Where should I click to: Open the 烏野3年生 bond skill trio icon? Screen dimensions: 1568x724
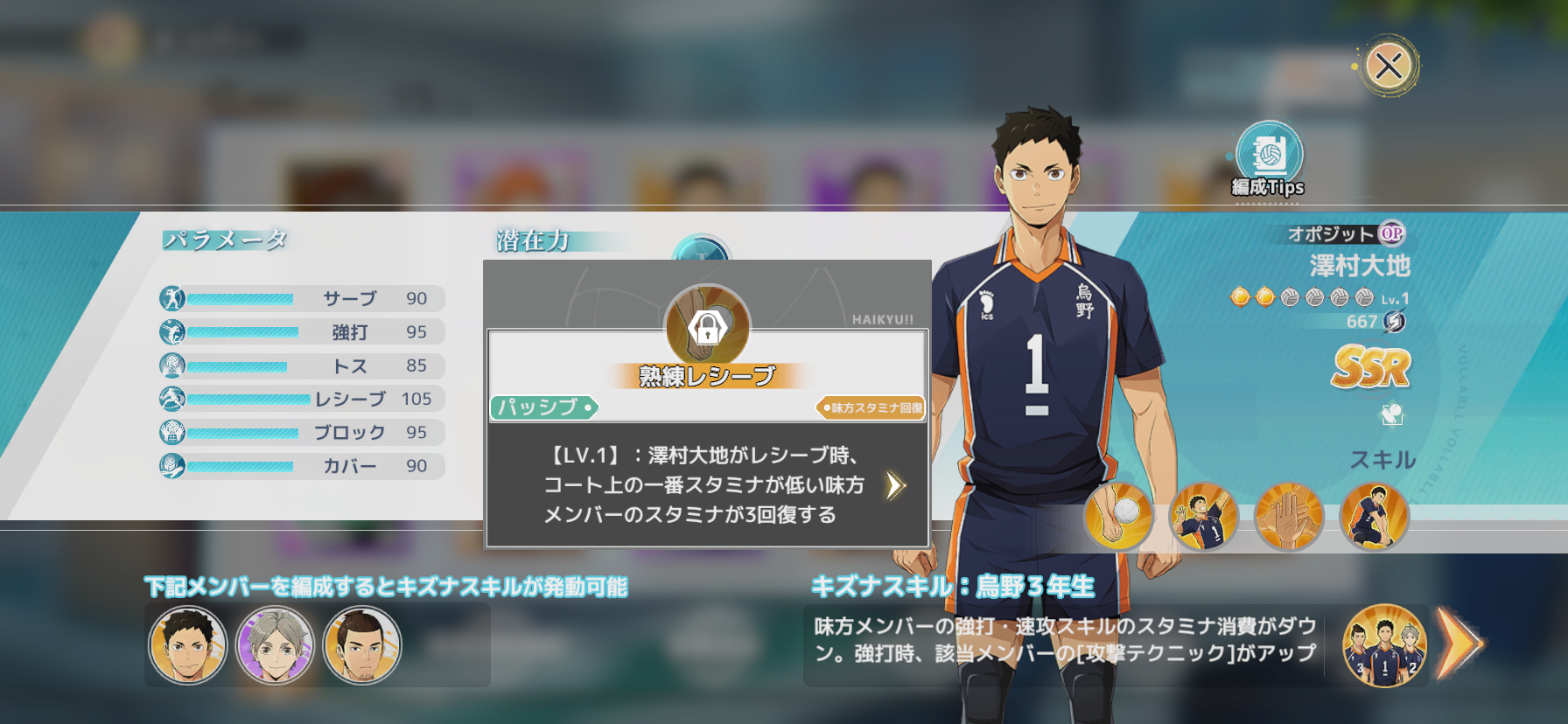pyautogui.click(x=1384, y=645)
